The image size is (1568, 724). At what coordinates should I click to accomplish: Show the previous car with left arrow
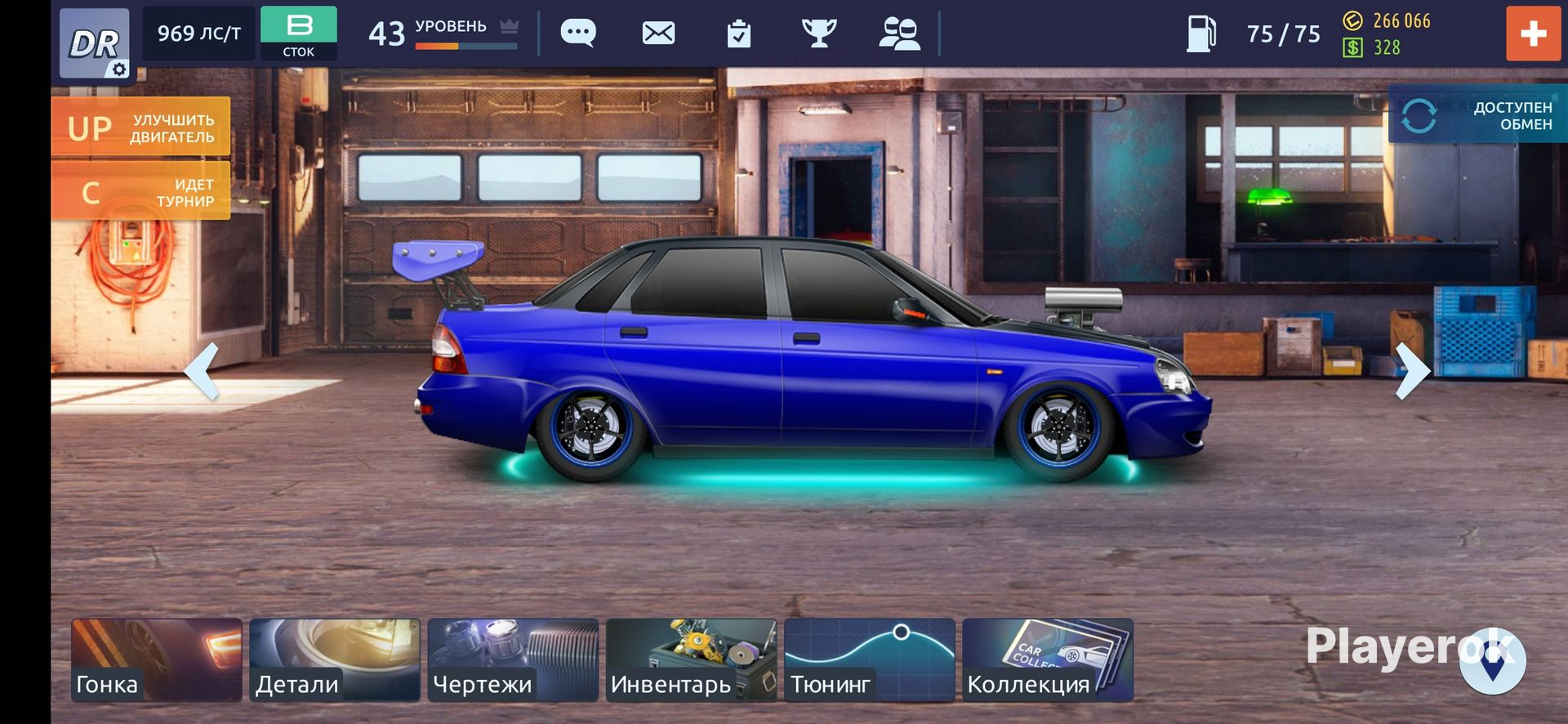click(202, 371)
